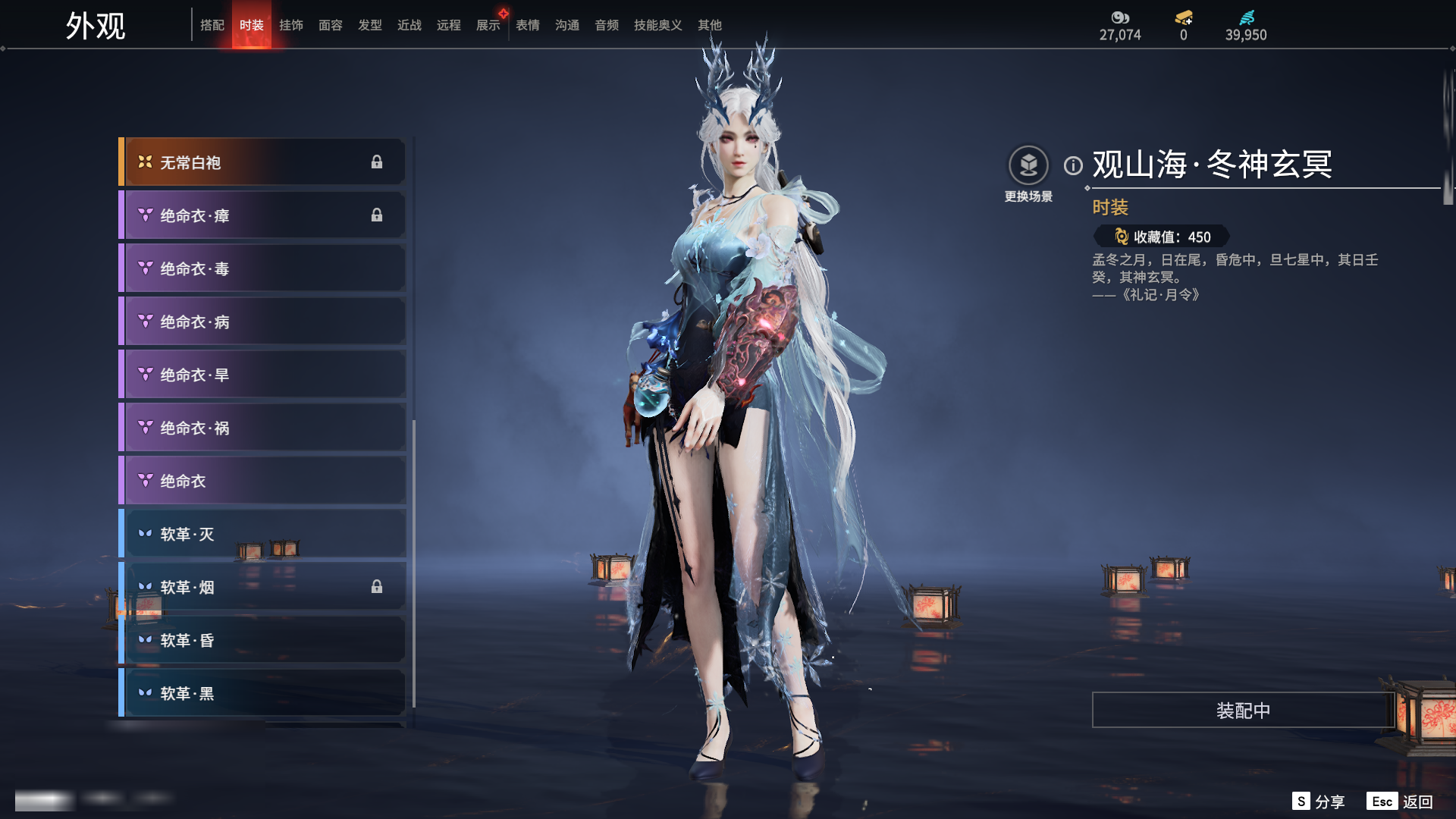Image resolution: width=1456 pixels, height=819 pixels.
Task: Select the 发型 tab
Action: (370, 25)
